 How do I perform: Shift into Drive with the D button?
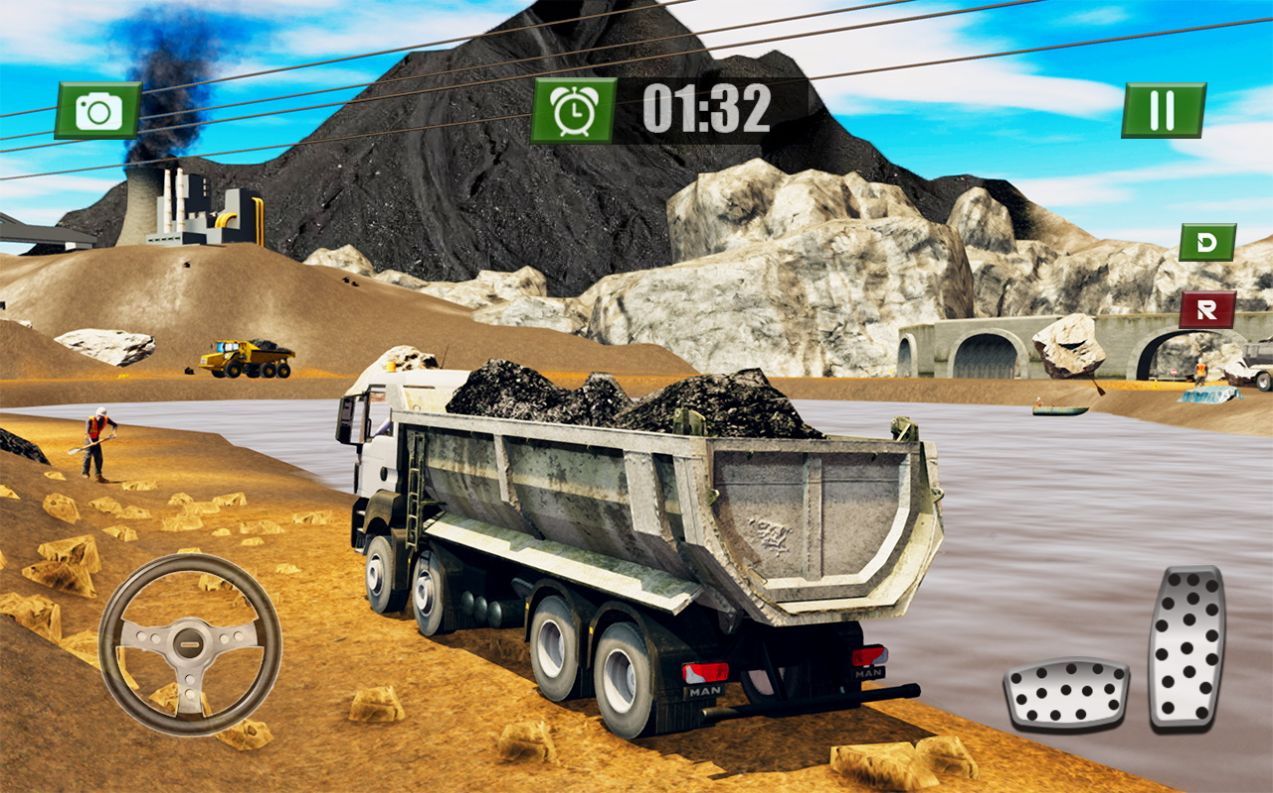1207,243
